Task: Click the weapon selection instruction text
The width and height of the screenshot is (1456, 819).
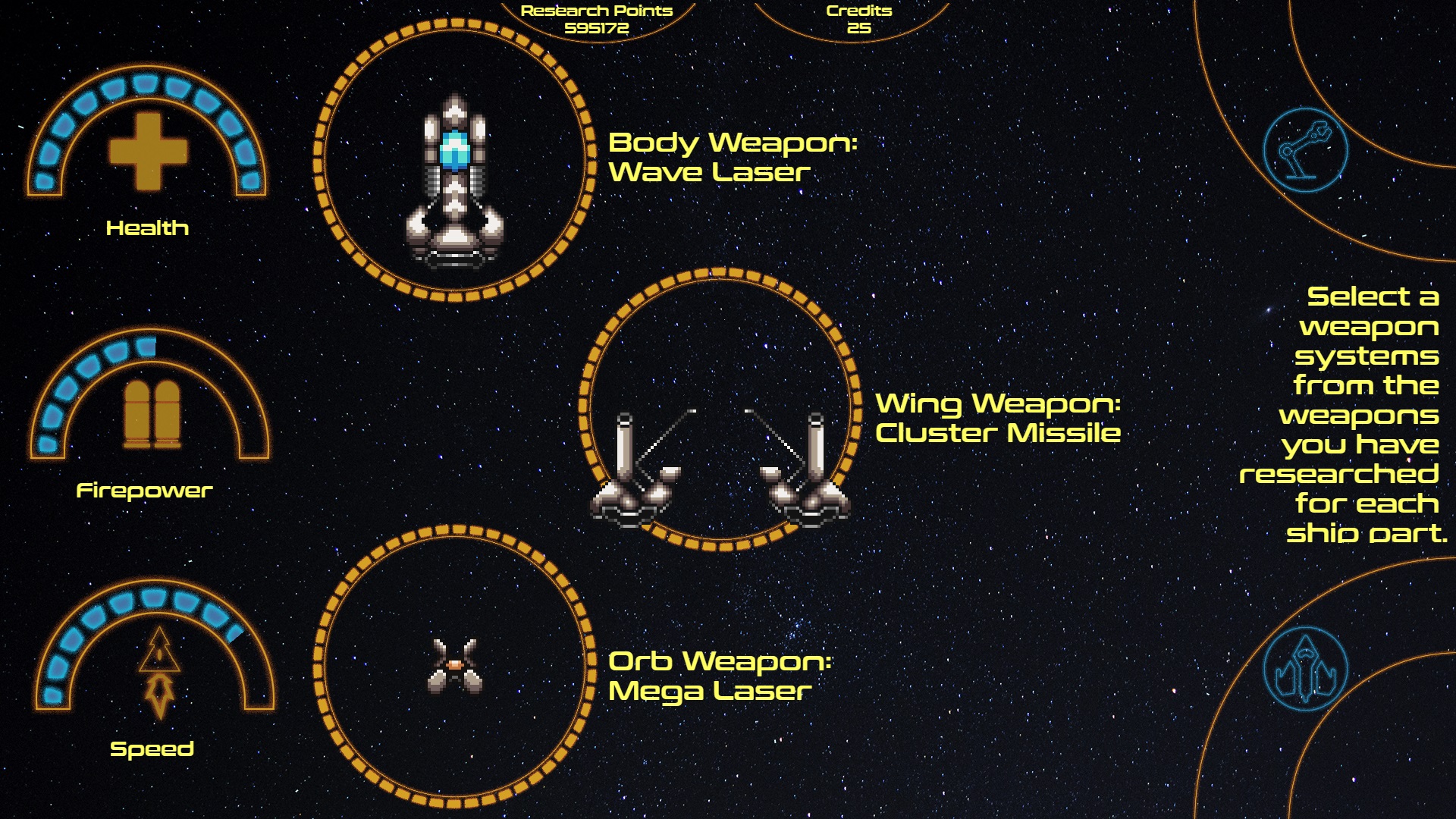Action: pos(1369,413)
